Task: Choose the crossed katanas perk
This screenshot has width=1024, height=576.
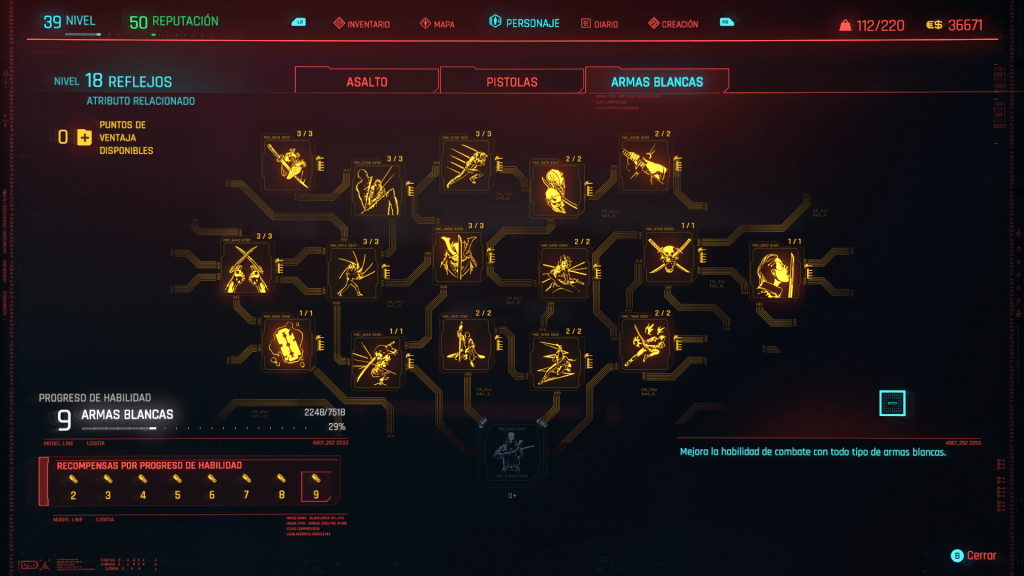Action: coord(247,268)
